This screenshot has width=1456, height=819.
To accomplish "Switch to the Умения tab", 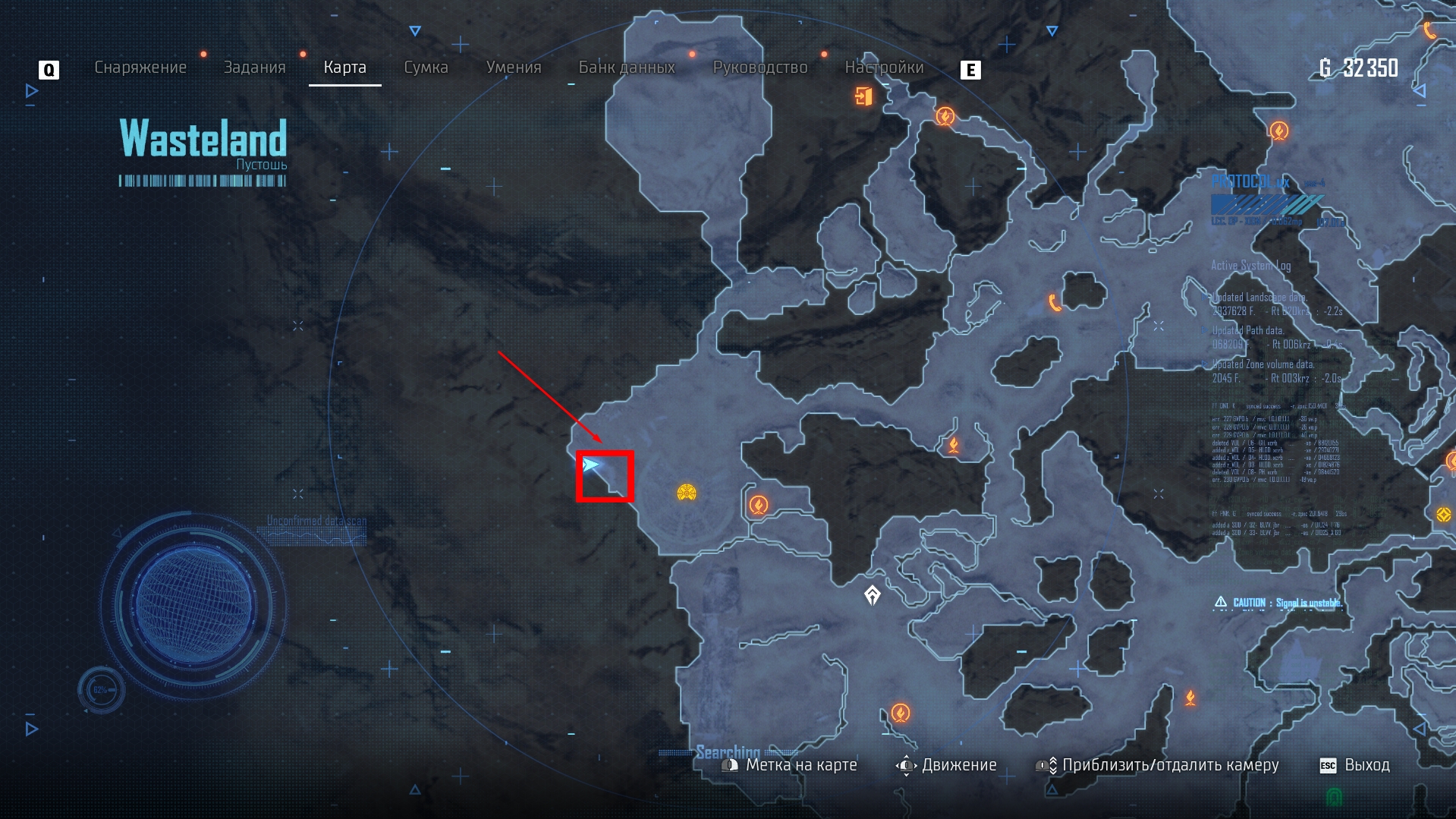I will point(514,68).
